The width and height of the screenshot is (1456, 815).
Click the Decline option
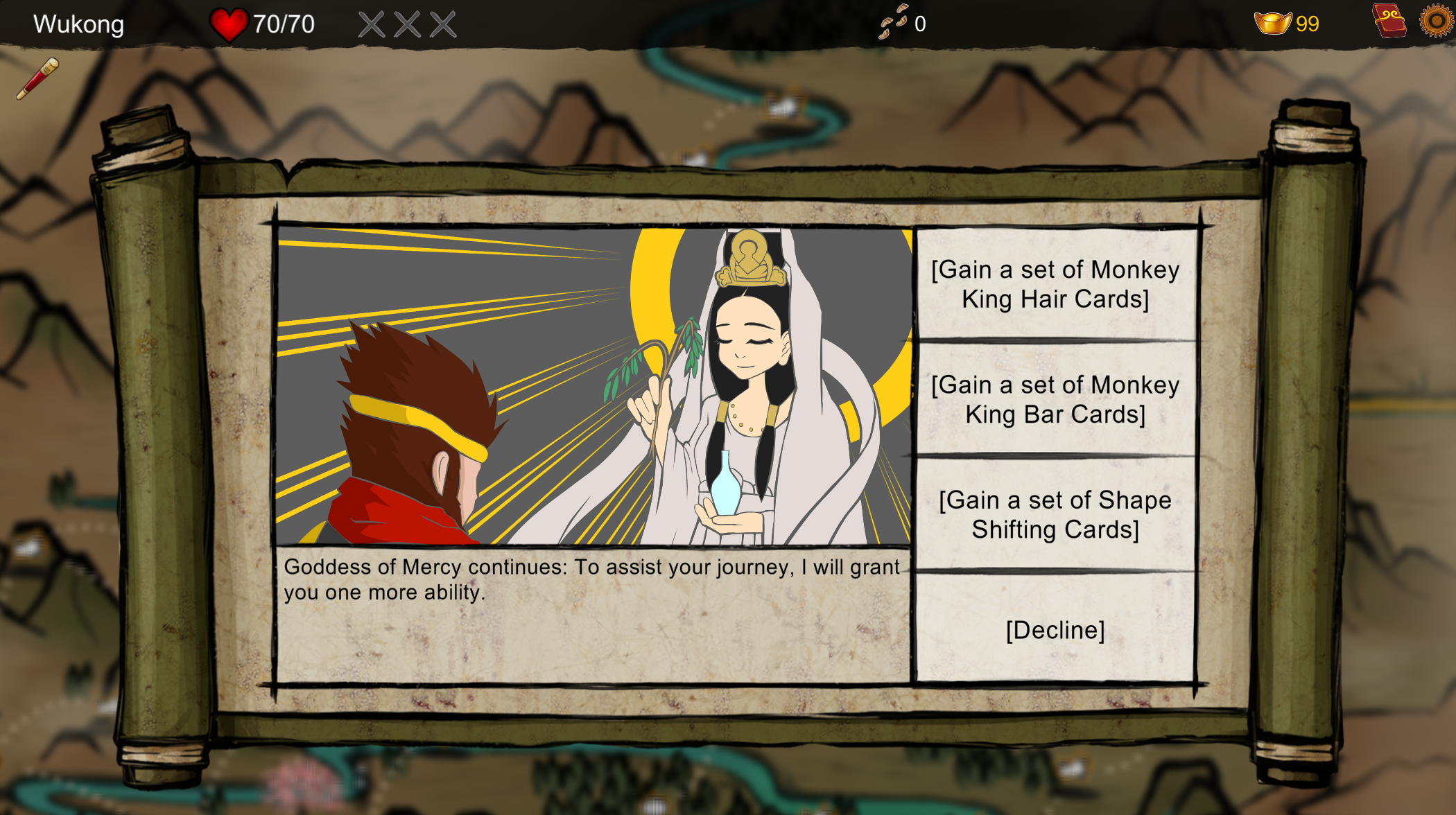pos(1055,629)
